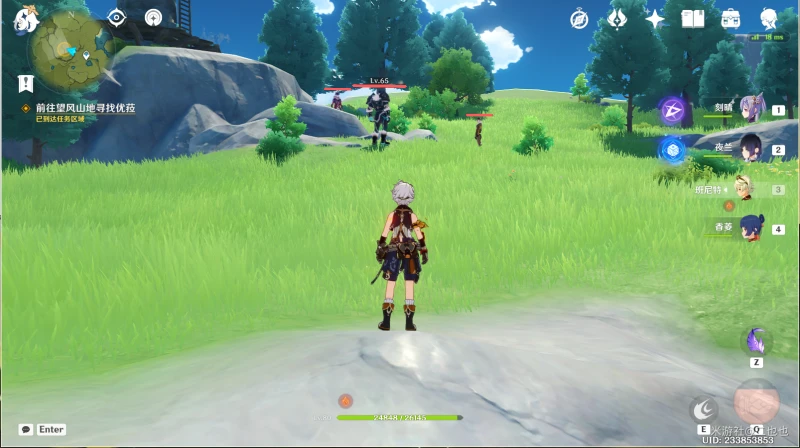
Task: Open the quest log exclamation icon
Action: tap(26, 84)
